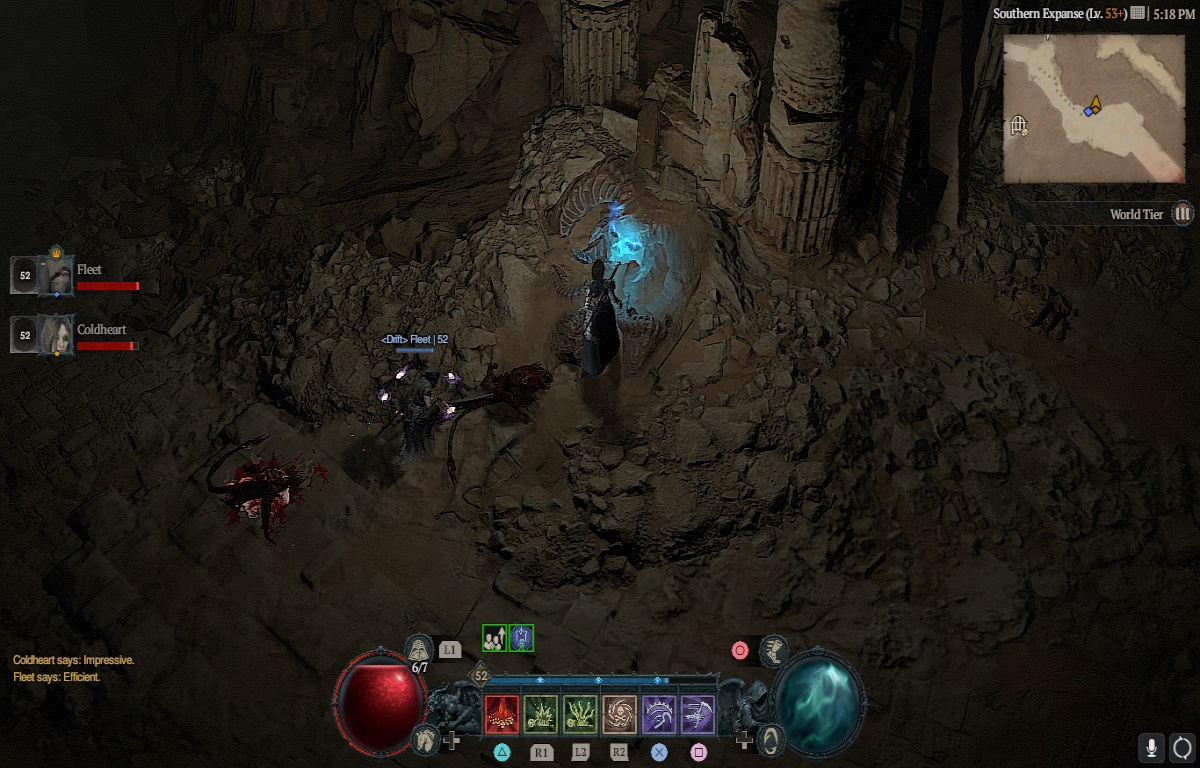The image size is (1200, 768).
Task: Click the circular refresh icon in corner
Action: click(1182, 747)
